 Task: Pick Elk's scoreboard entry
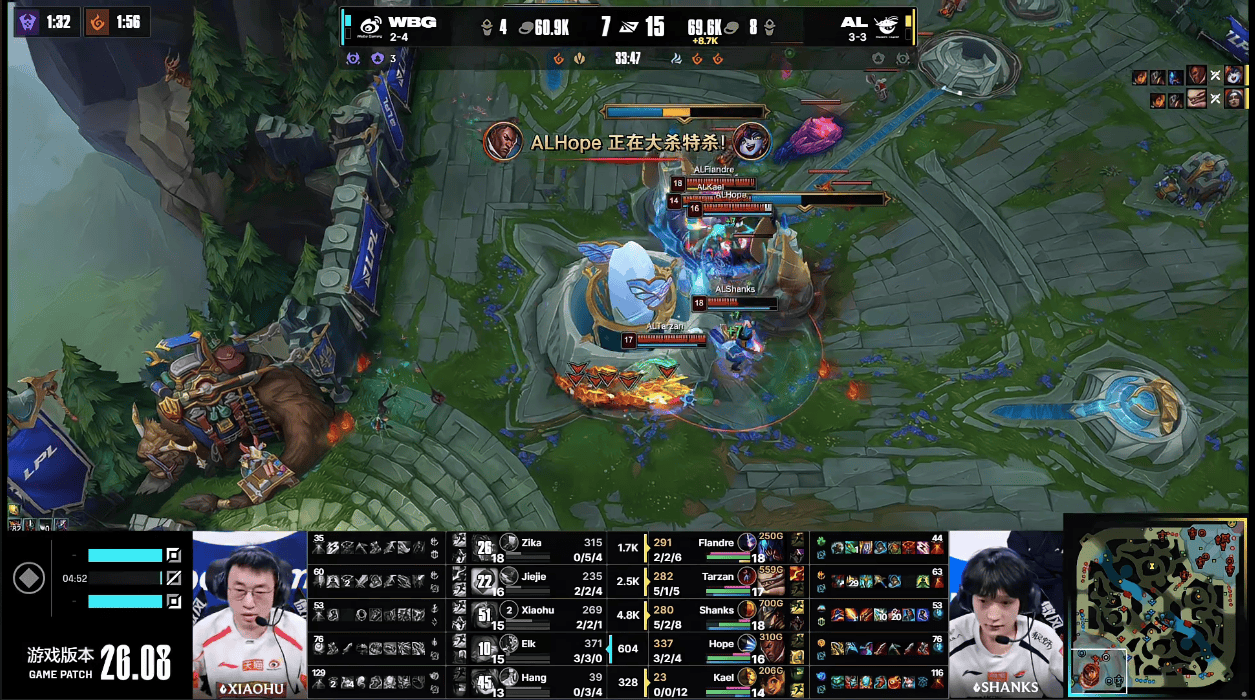pos(531,648)
